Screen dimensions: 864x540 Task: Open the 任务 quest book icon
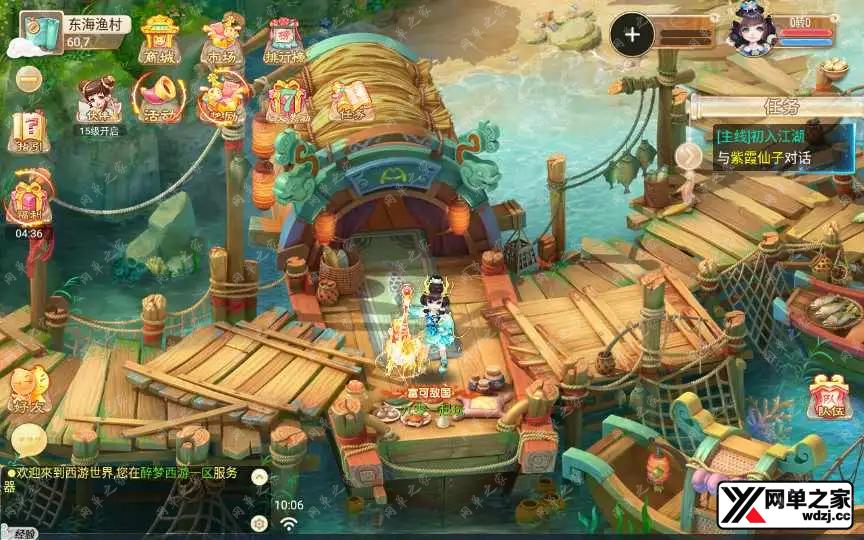coord(350,99)
